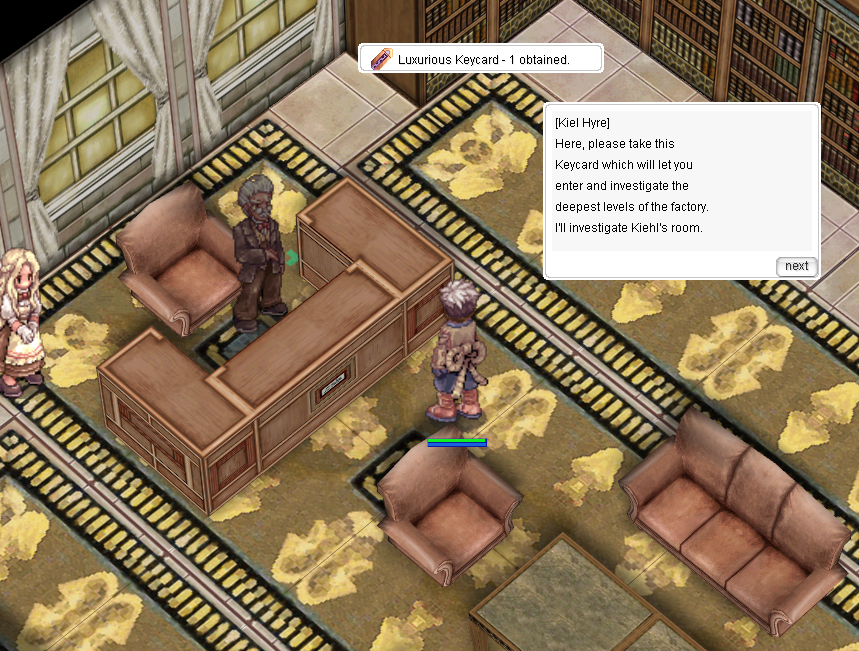Advance the Kiel Hyre dialogue with next

tap(796, 266)
